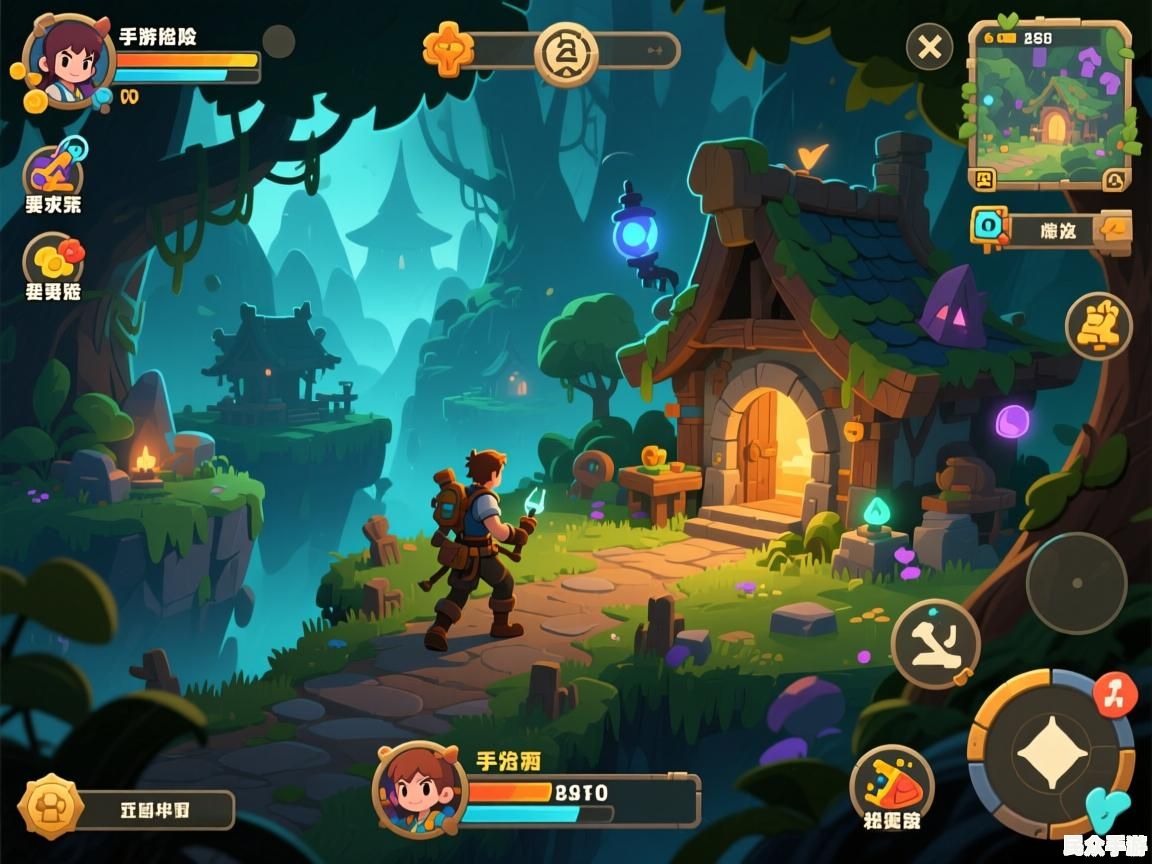Image resolution: width=1152 pixels, height=864 pixels.
Task: Open the purple potion quest icon
Action: (x=53, y=171)
